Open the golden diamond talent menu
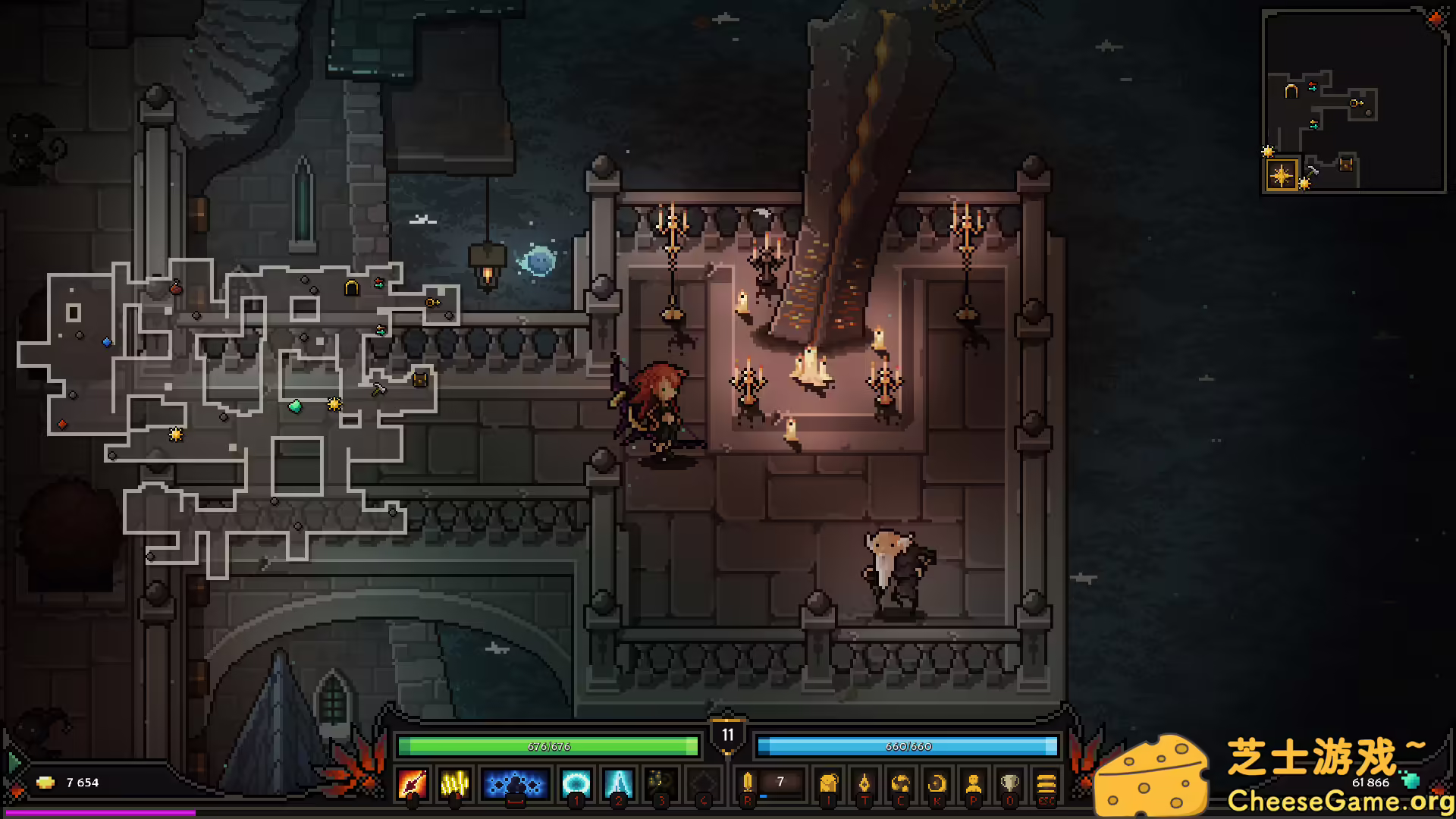Image resolution: width=1456 pixels, height=819 pixels. click(x=864, y=783)
